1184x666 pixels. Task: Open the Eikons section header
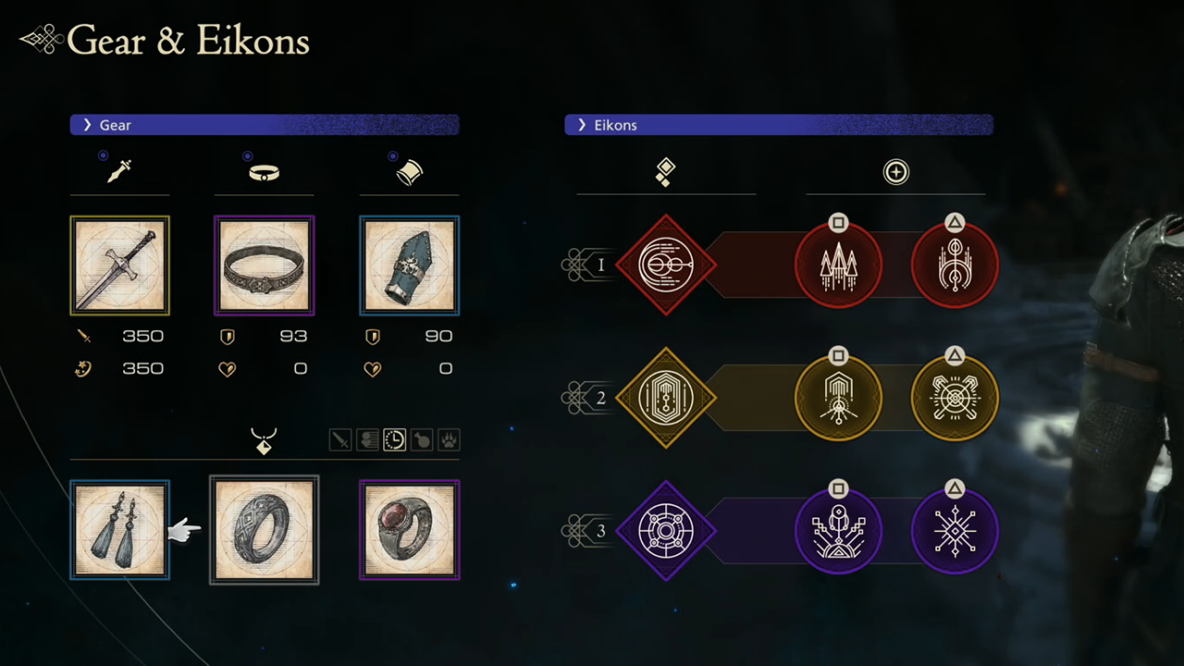pos(778,125)
